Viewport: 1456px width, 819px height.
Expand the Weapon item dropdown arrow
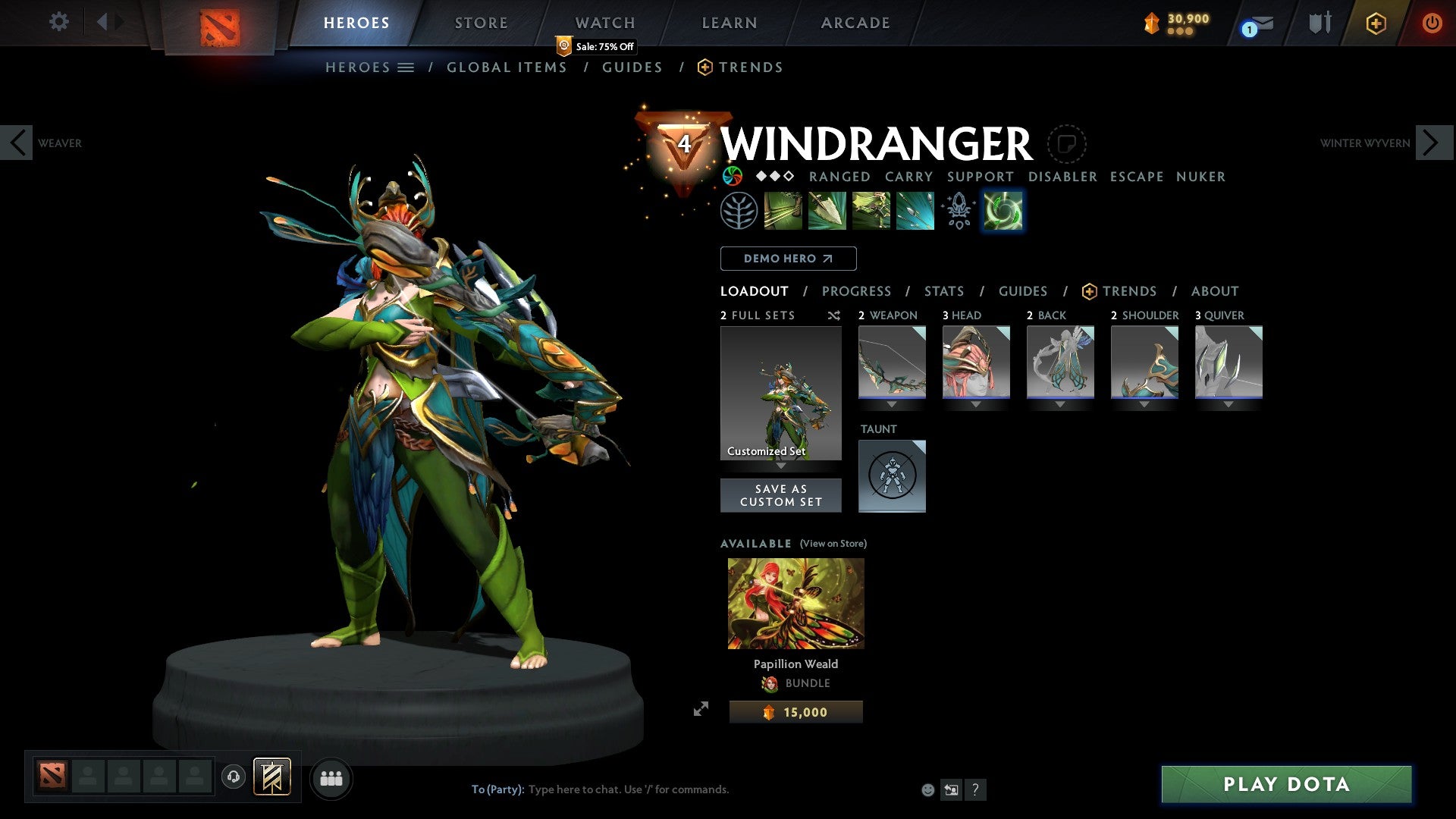pyautogui.click(x=892, y=405)
